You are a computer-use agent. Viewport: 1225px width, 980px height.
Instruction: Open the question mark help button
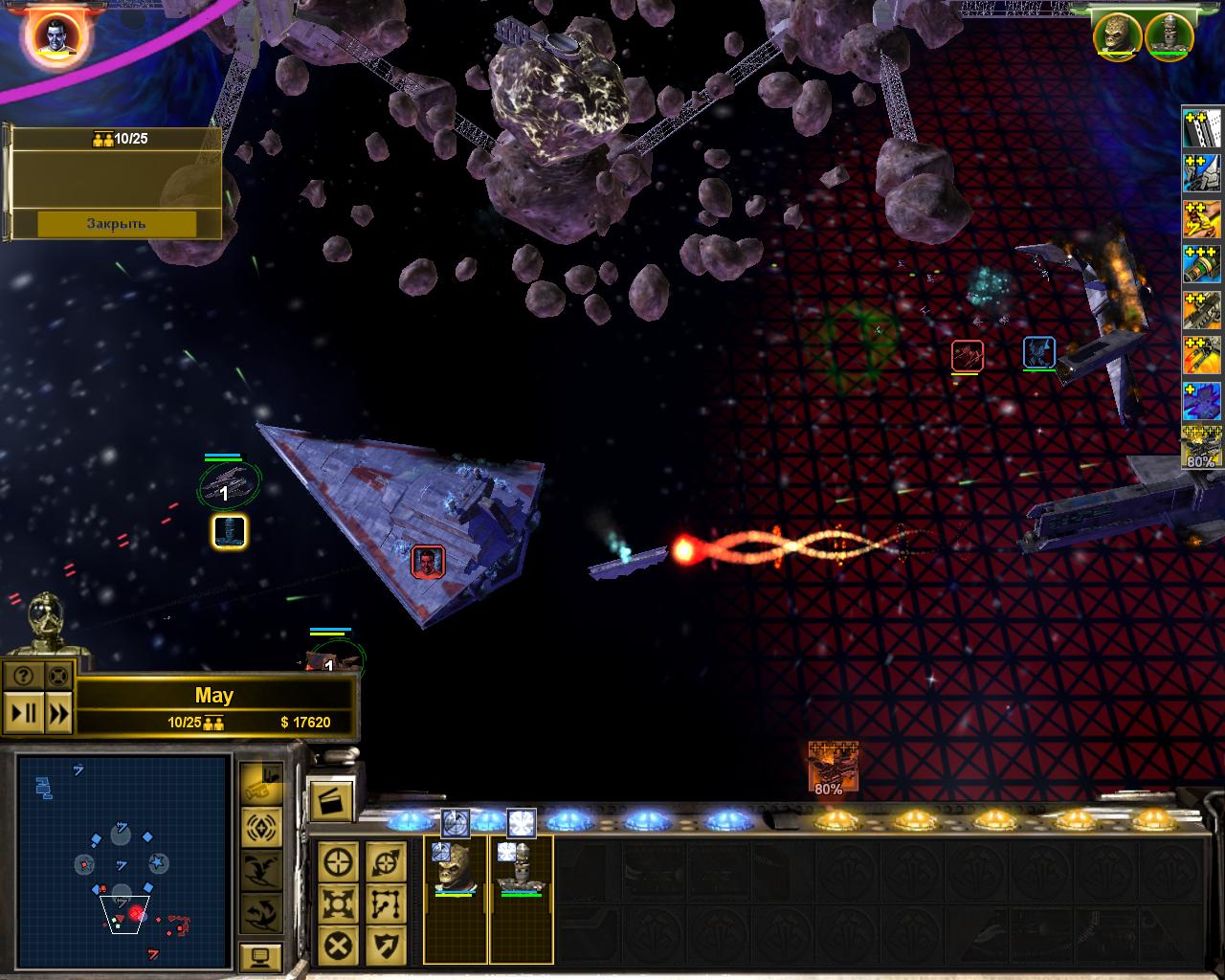click(24, 677)
